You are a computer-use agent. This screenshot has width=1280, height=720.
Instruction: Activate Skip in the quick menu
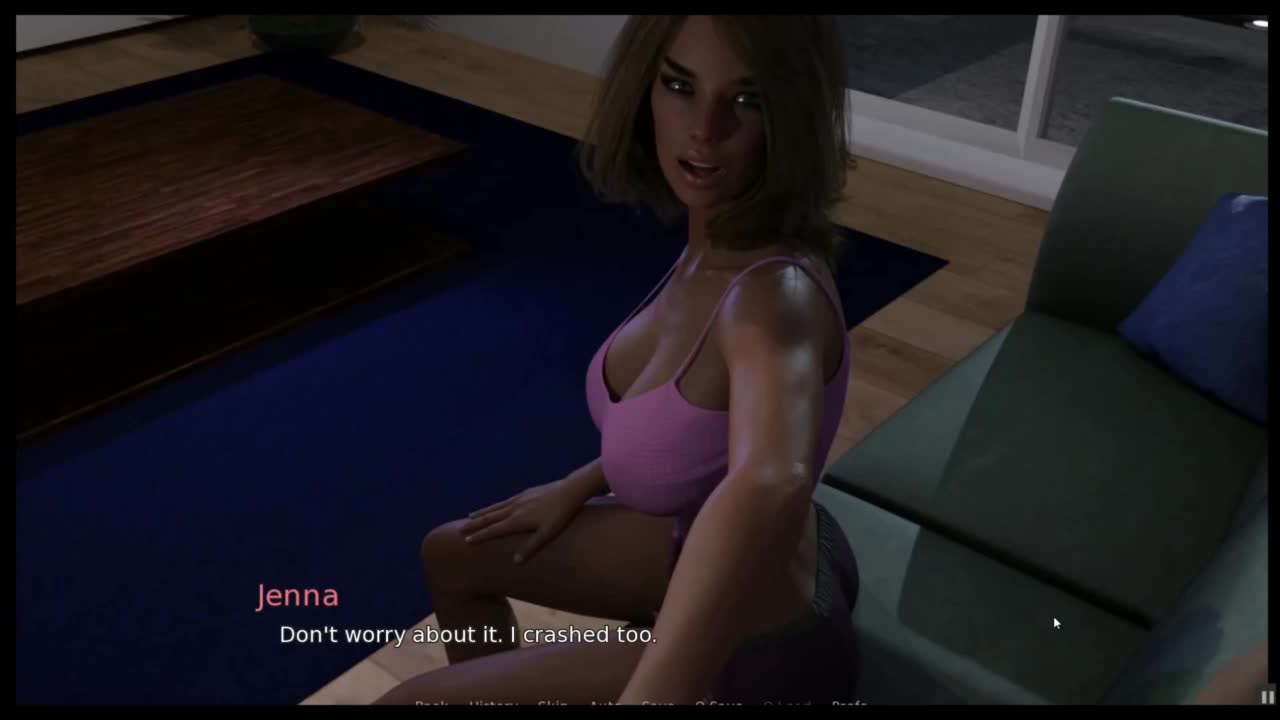[x=553, y=705]
